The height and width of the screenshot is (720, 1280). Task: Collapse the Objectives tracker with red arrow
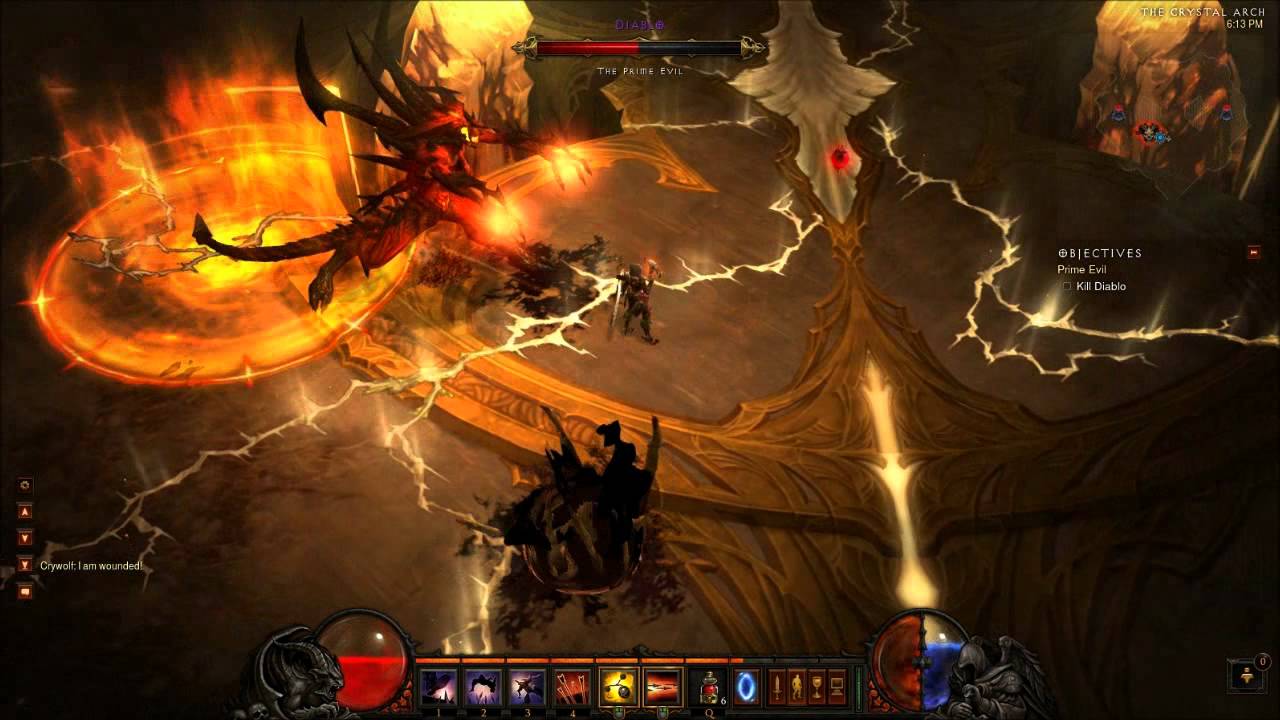coord(1254,252)
